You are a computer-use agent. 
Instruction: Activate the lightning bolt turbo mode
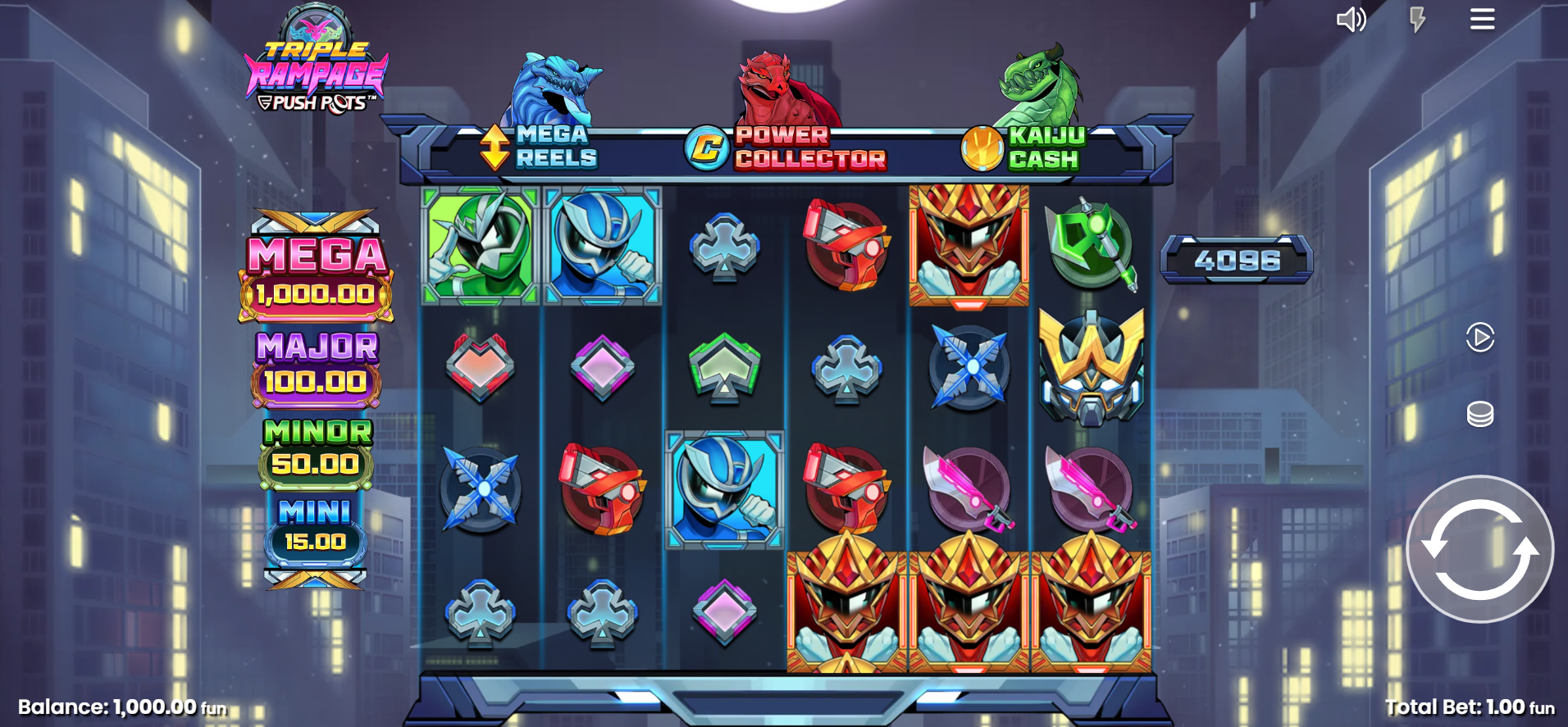[1417, 20]
